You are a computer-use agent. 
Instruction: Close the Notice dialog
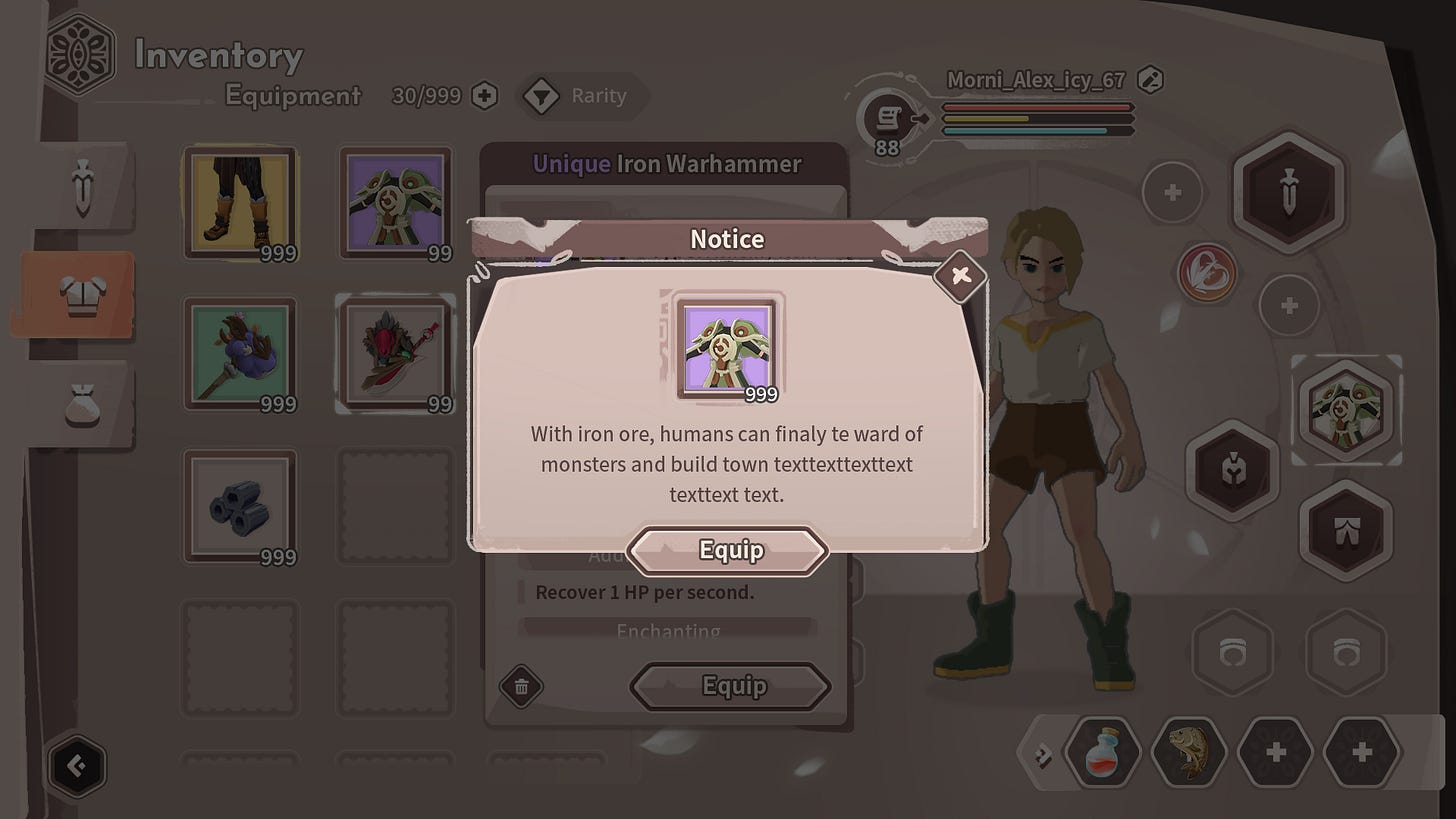[x=960, y=275]
